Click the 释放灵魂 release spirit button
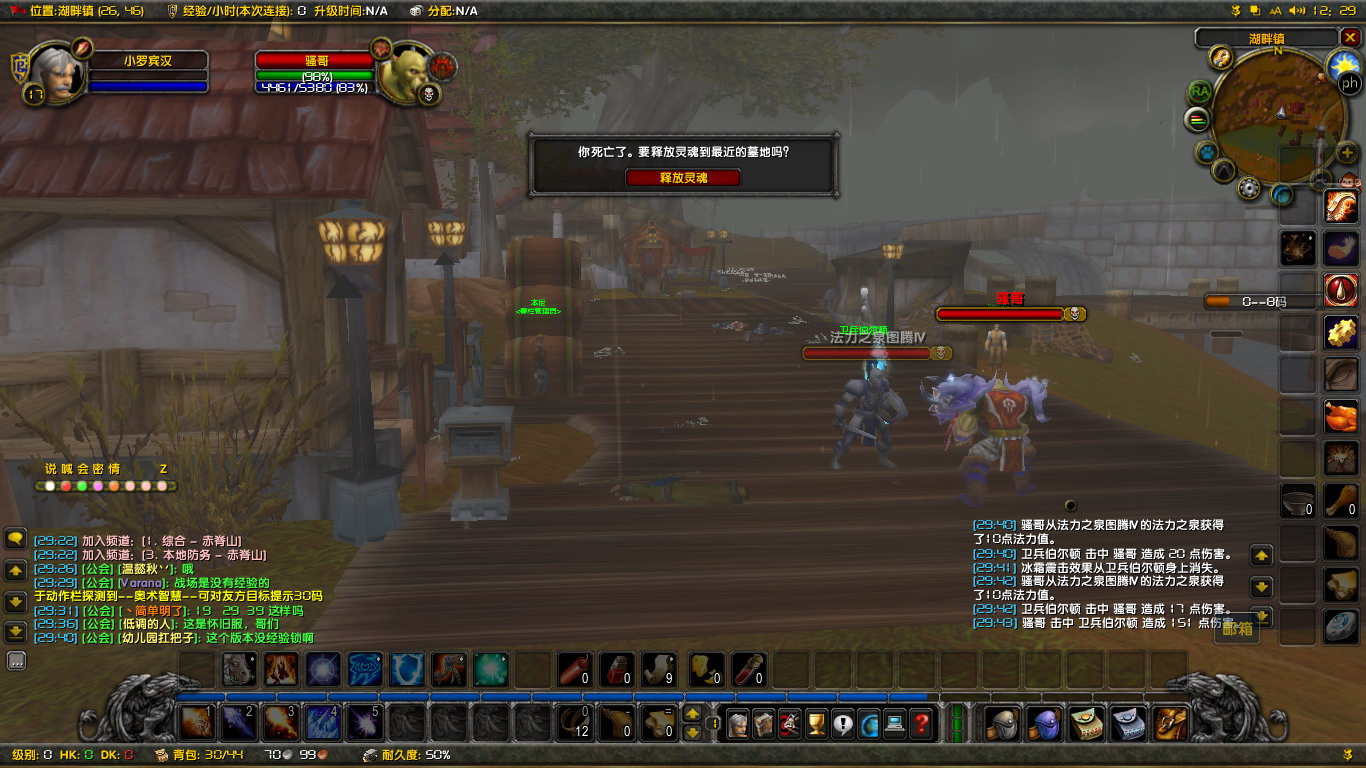This screenshot has height=768, width=1366. (x=684, y=177)
